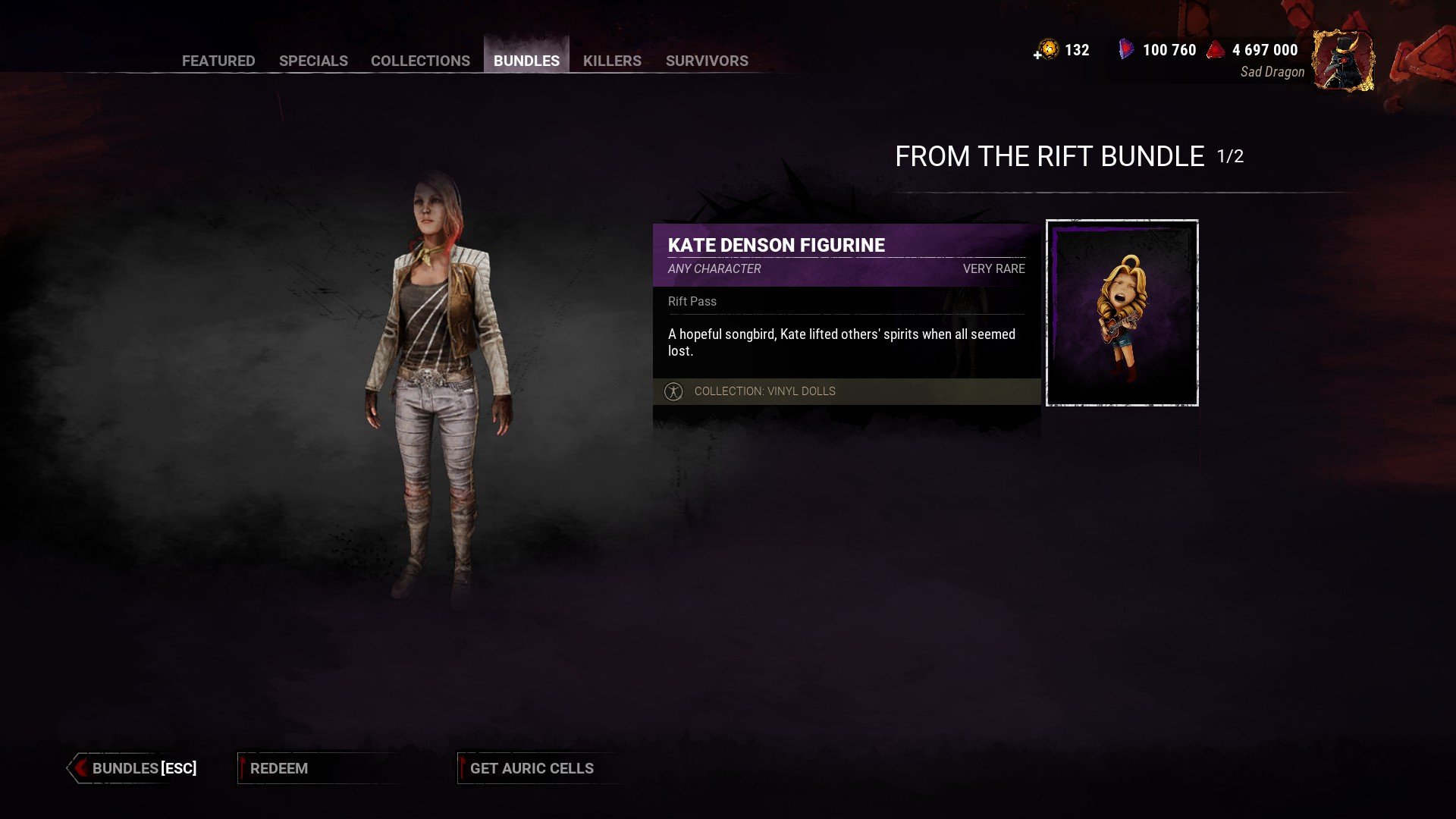Click the back arrow beside Bundles [ESC]
Viewport: 1456px width, 819px height.
79,767
